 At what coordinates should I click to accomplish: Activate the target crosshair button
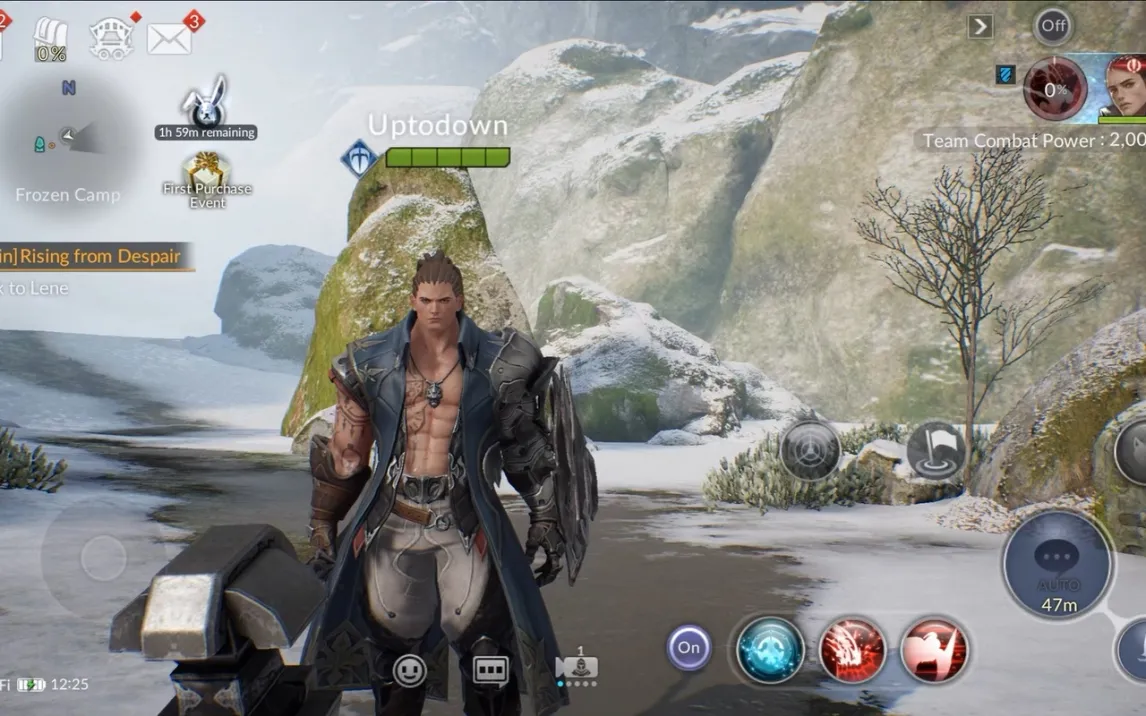(x=810, y=450)
